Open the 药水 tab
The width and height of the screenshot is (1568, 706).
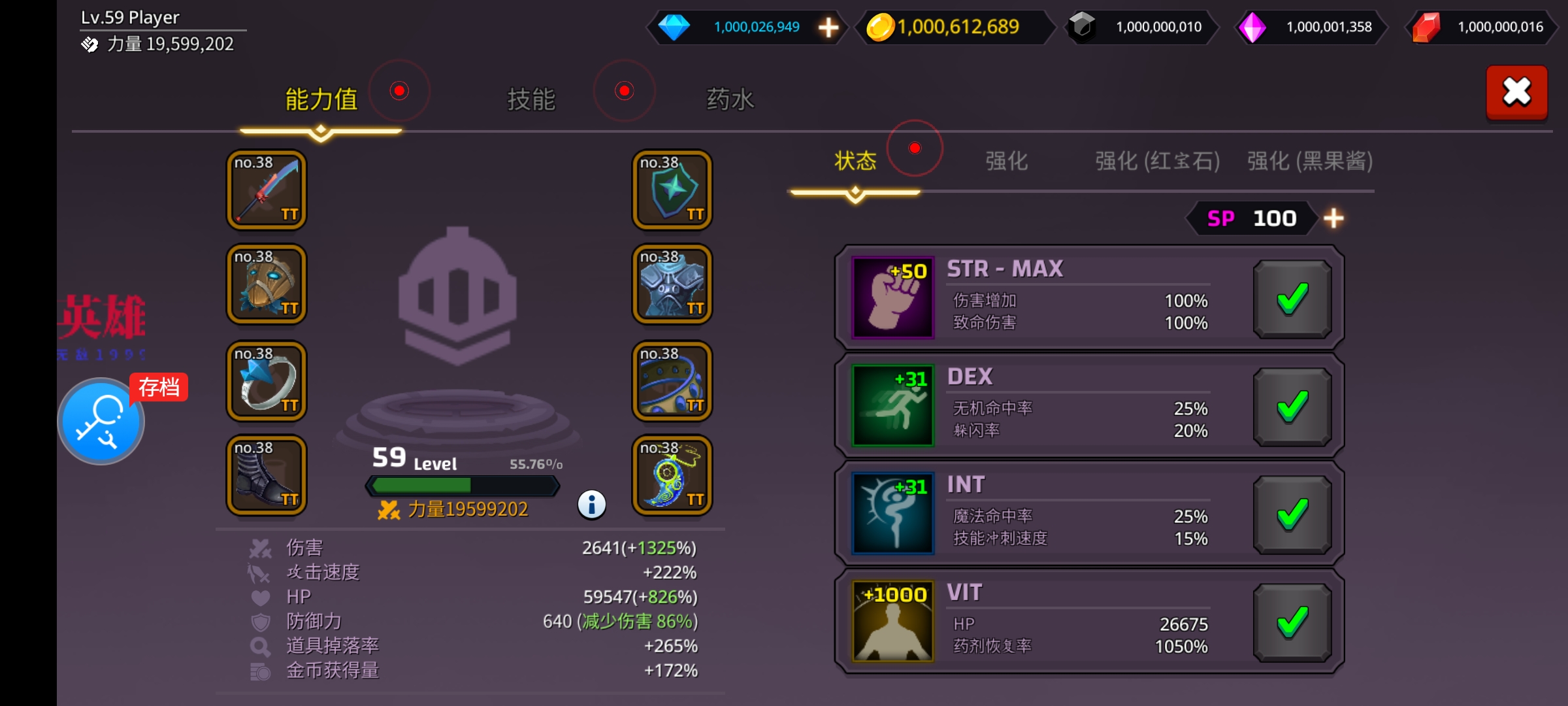[x=730, y=99]
